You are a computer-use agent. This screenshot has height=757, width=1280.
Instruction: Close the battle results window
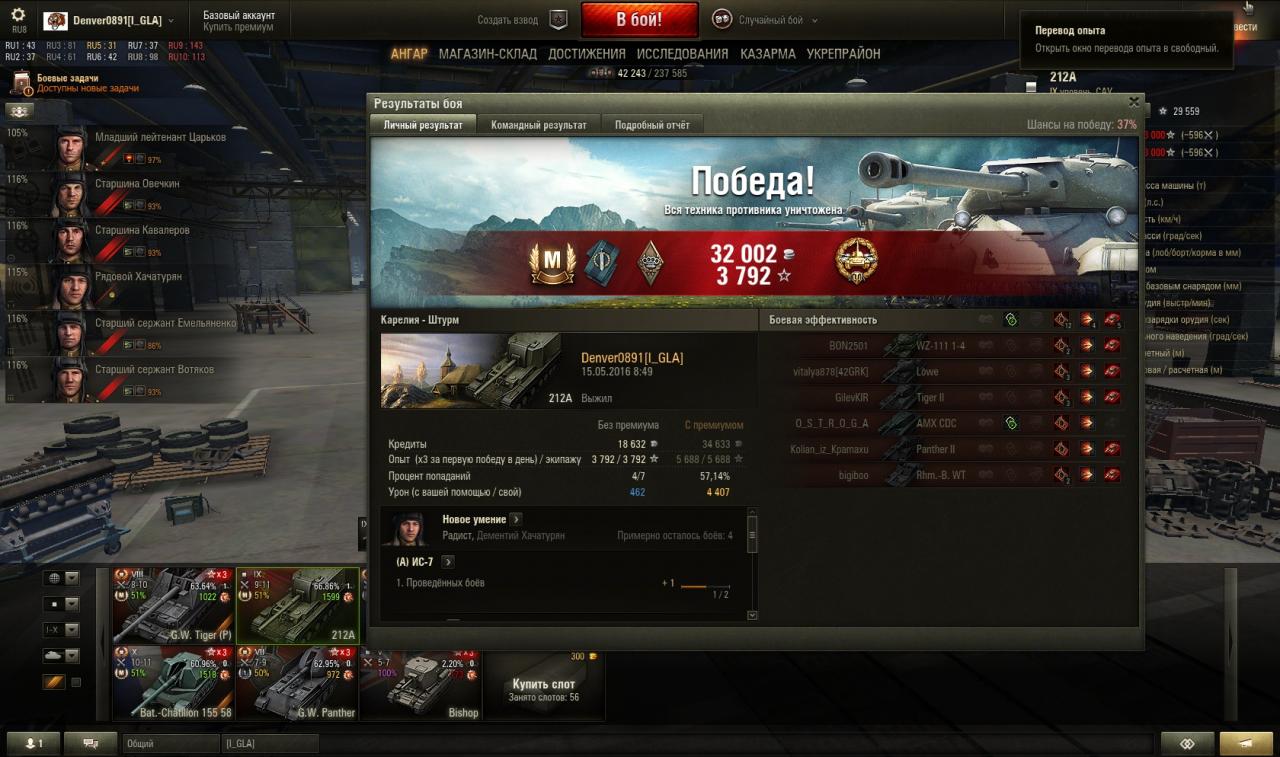[x=1134, y=102]
